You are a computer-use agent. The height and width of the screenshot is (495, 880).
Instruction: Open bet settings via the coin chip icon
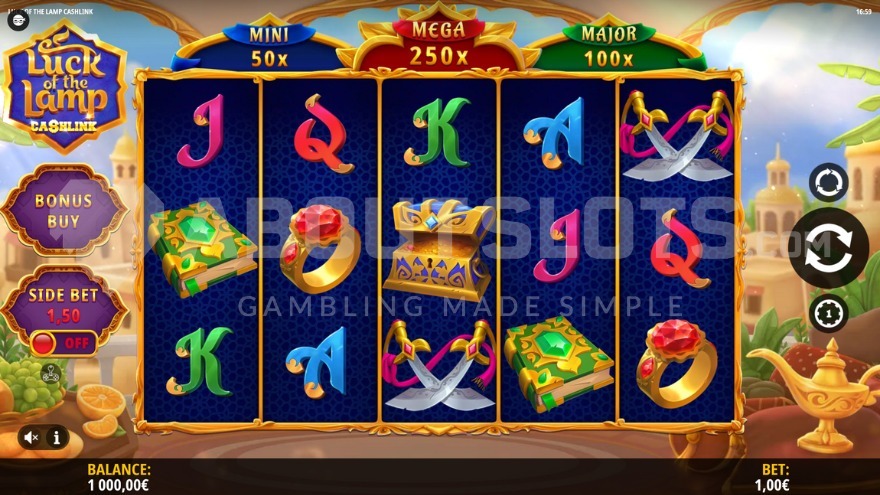(828, 314)
